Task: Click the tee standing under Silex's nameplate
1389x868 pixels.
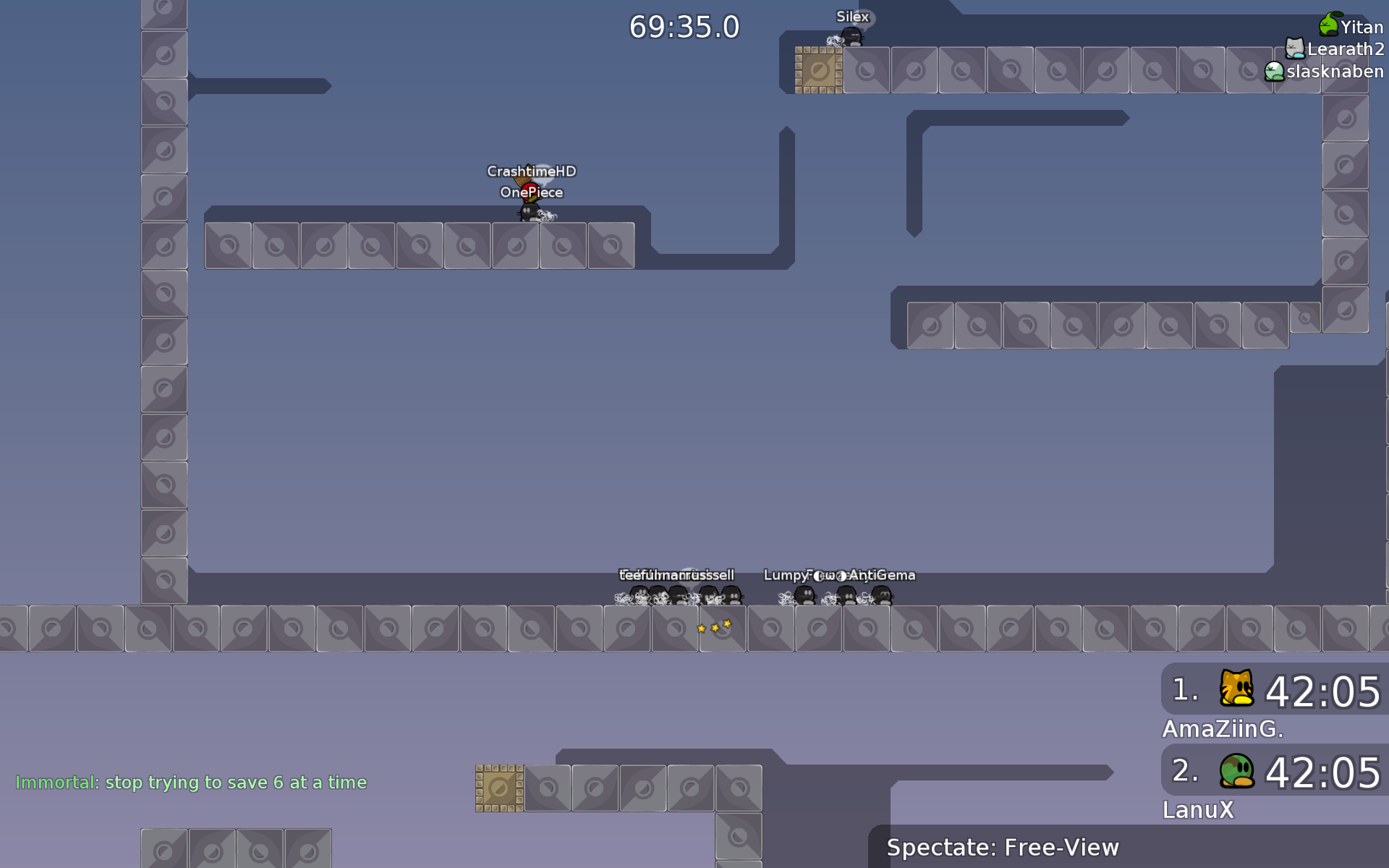Action: (x=852, y=35)
